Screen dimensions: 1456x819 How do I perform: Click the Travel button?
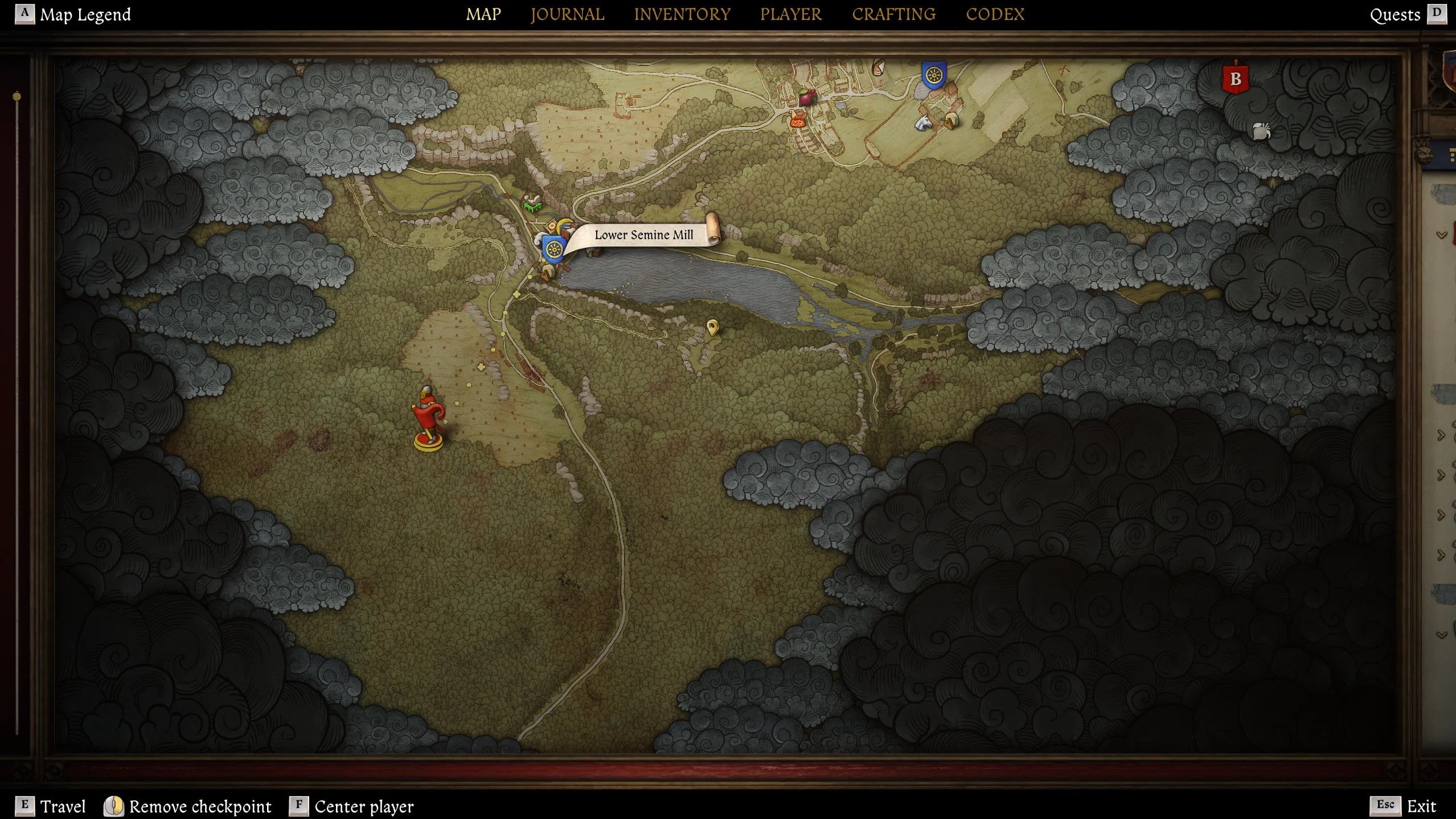tap(62, 806)
